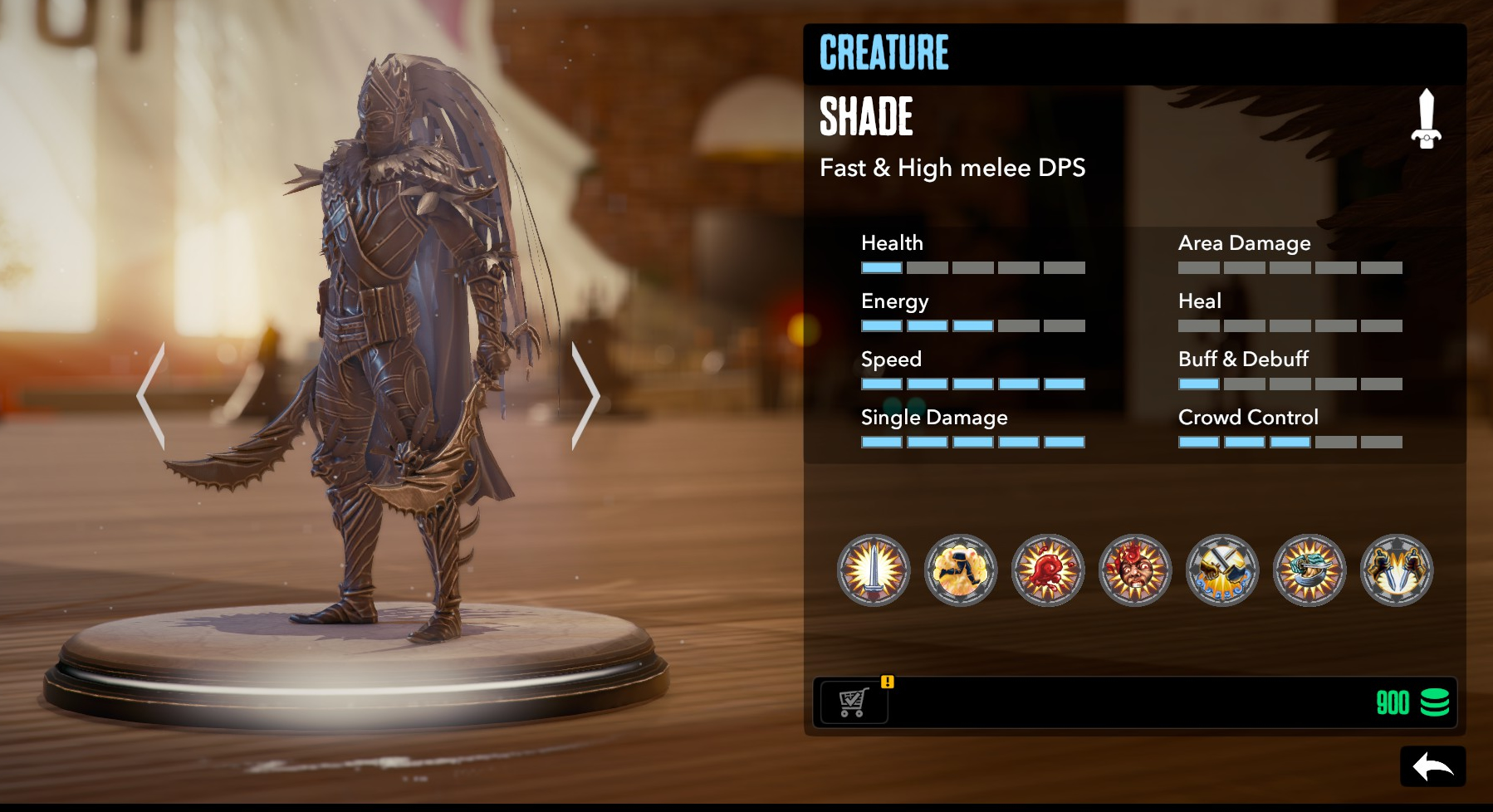Show the previous creature with the left arrow
1493x812 pixels.
152,397
